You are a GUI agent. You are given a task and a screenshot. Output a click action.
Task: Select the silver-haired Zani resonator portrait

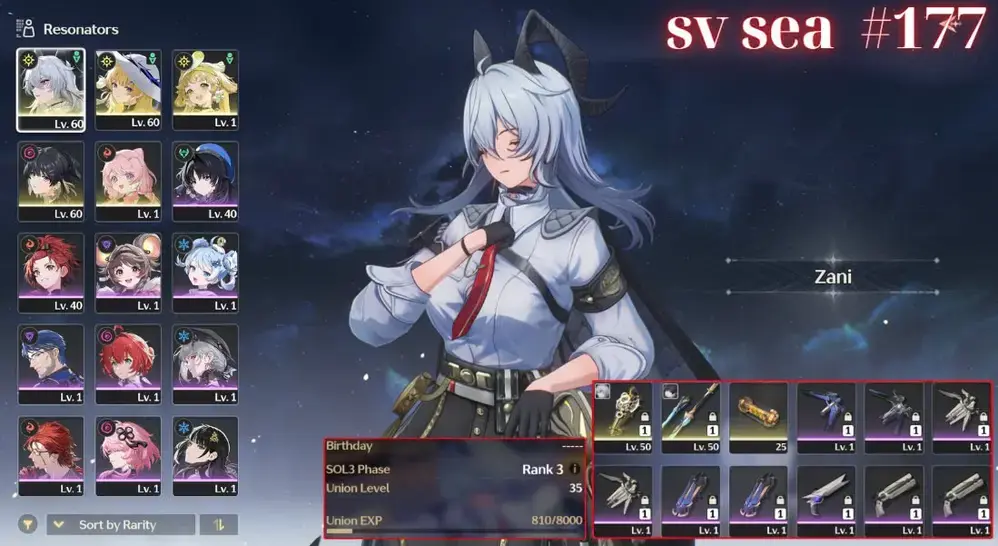point(50,90)
